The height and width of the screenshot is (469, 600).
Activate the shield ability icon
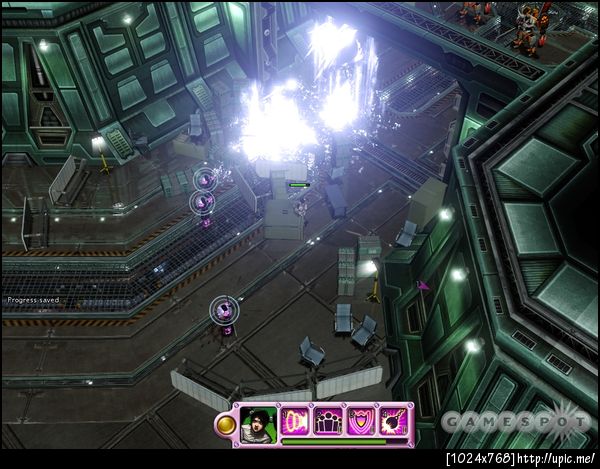click(x=361, y=420)
